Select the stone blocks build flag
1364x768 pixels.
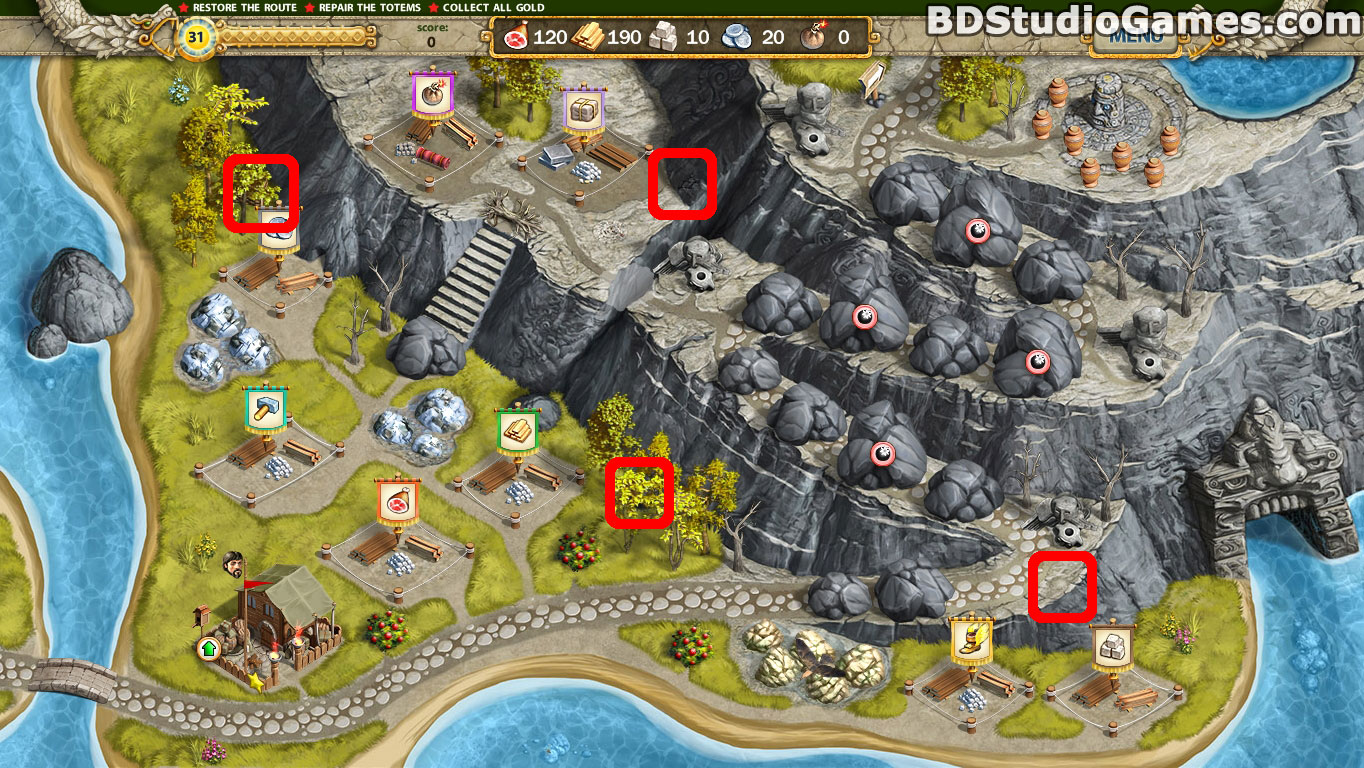point(1112,644)
